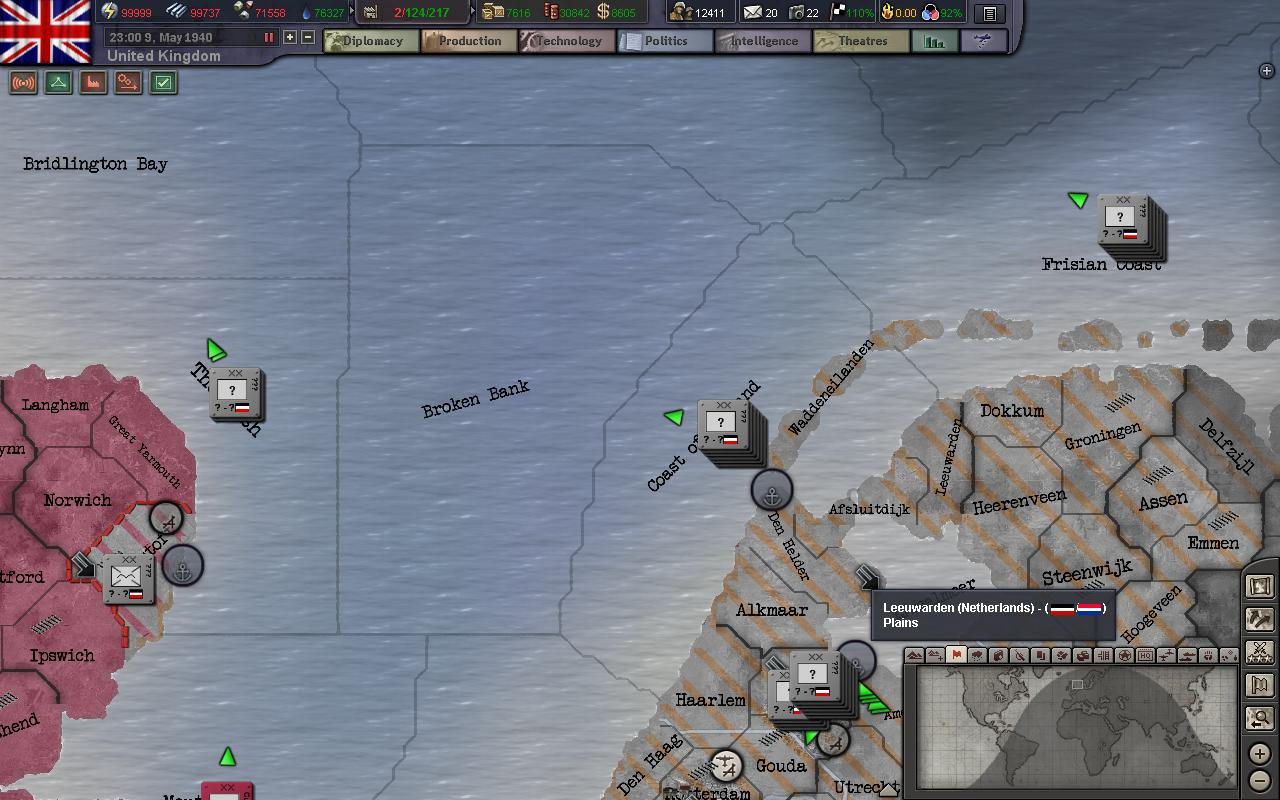Zoom in the map with the plus button

[x=1260, y=754]
